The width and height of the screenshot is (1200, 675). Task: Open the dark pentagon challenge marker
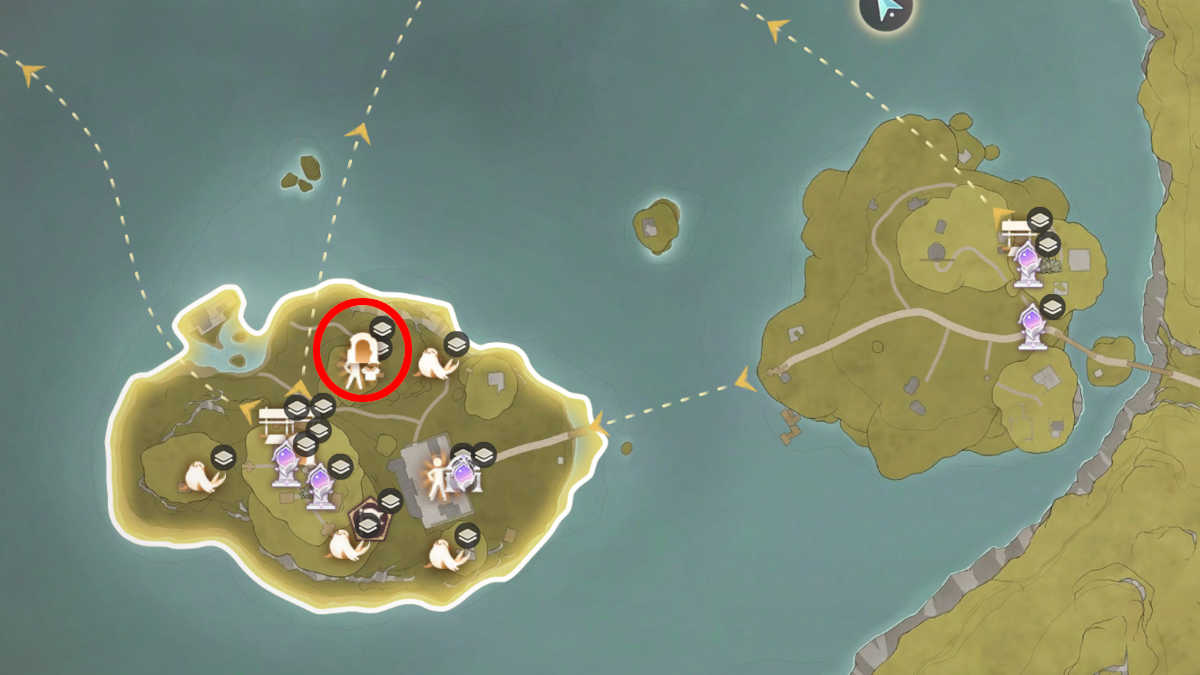[x=368, y=520]
